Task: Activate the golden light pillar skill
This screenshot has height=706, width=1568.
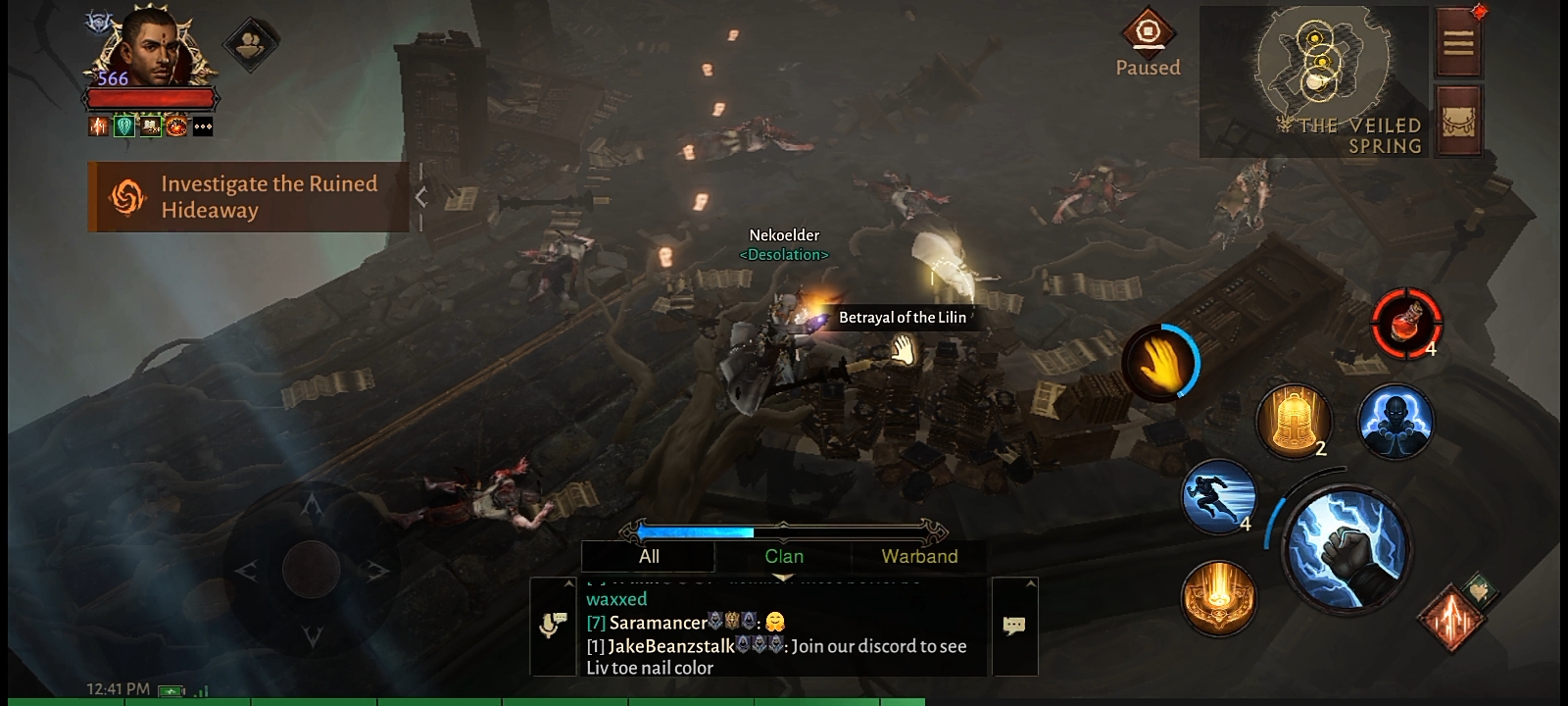Action: [x=1218, y=597]
